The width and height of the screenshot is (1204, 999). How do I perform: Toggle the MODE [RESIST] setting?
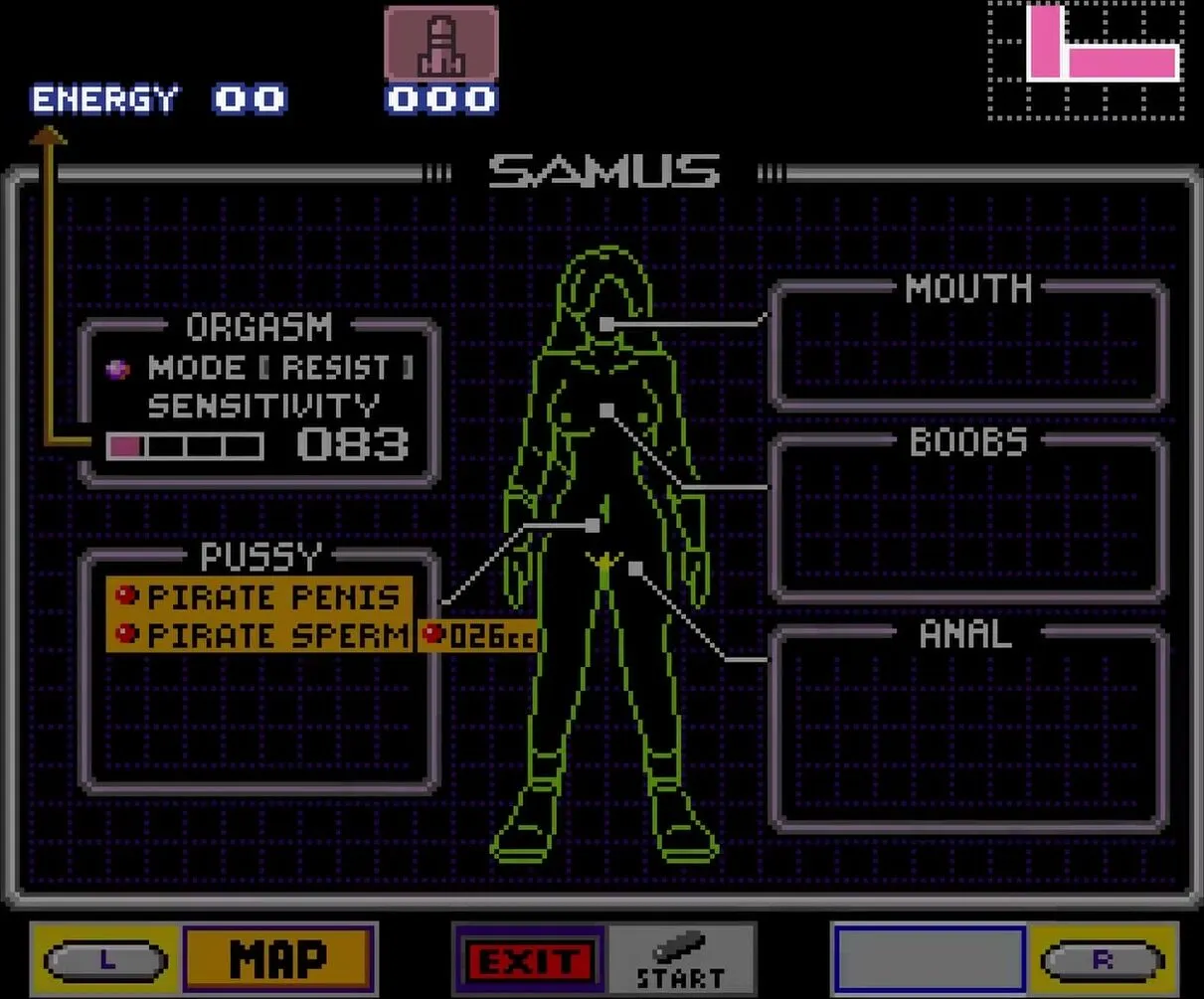pyautogui.click(x=279, y=369)
